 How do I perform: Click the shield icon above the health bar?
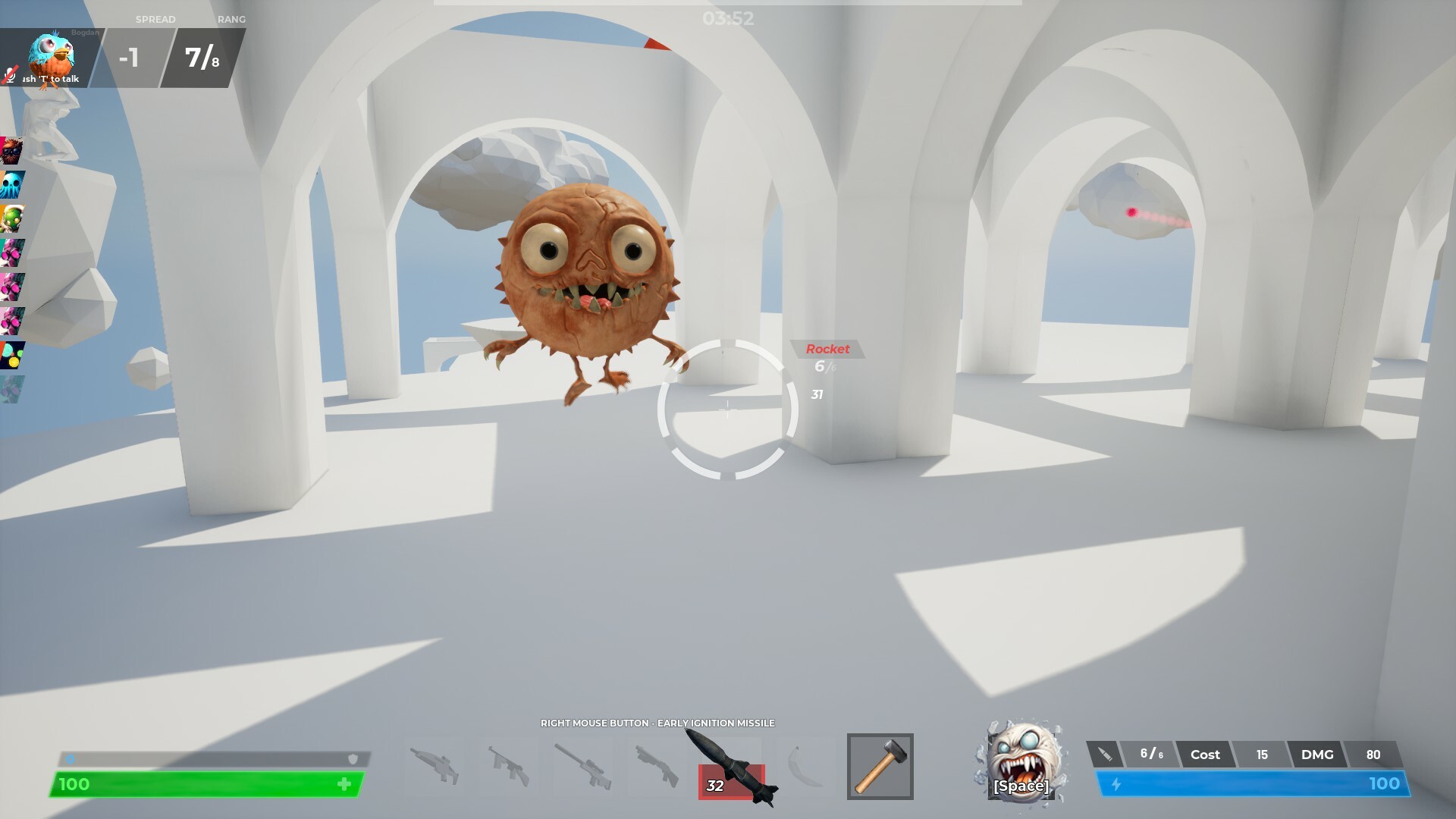[351, 758]
